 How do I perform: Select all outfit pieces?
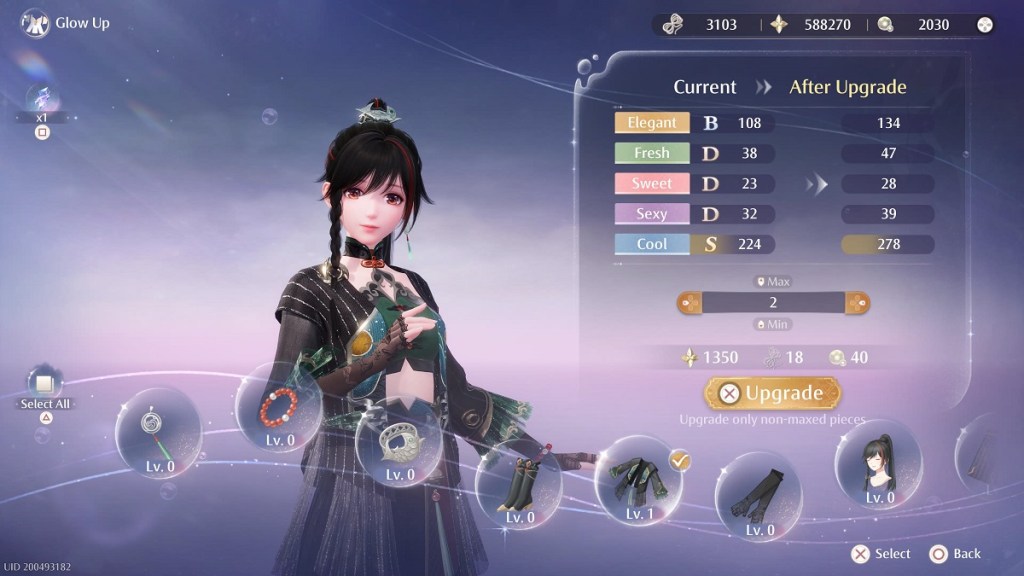(44, 383)
